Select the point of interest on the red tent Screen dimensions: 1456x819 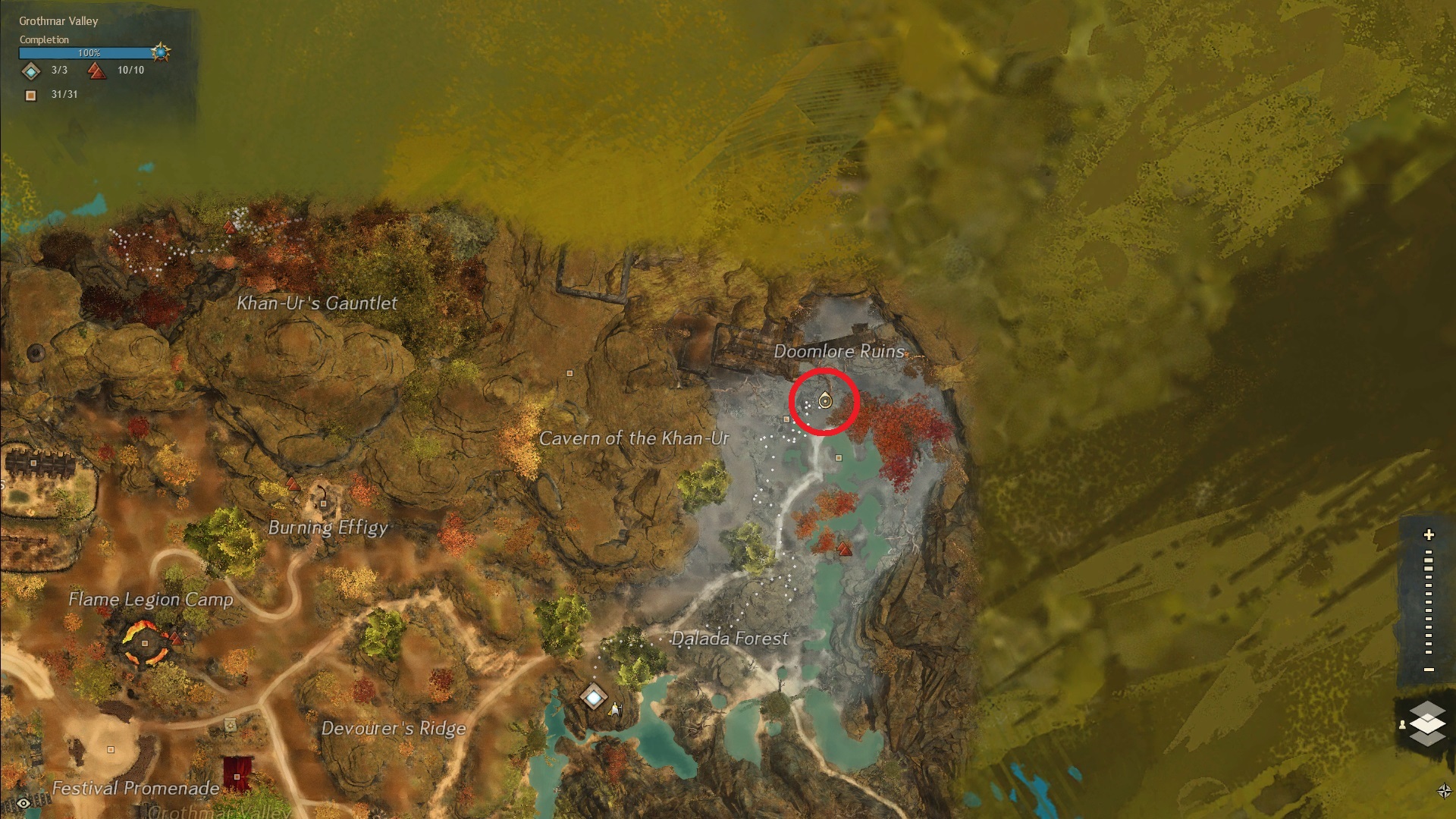[237, 777]
